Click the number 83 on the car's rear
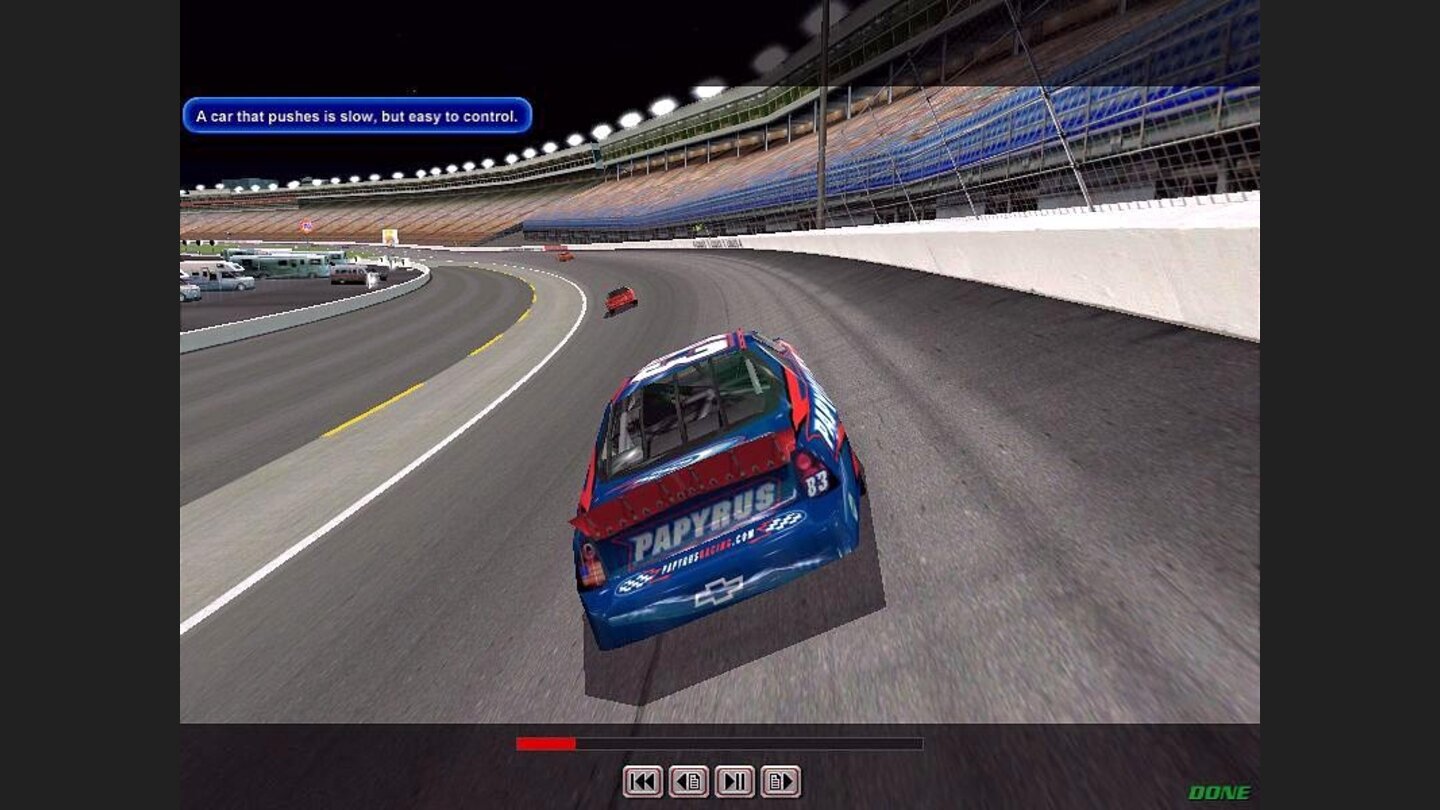The height and width of the screenshot is (810, 1440). coord(819,482)
